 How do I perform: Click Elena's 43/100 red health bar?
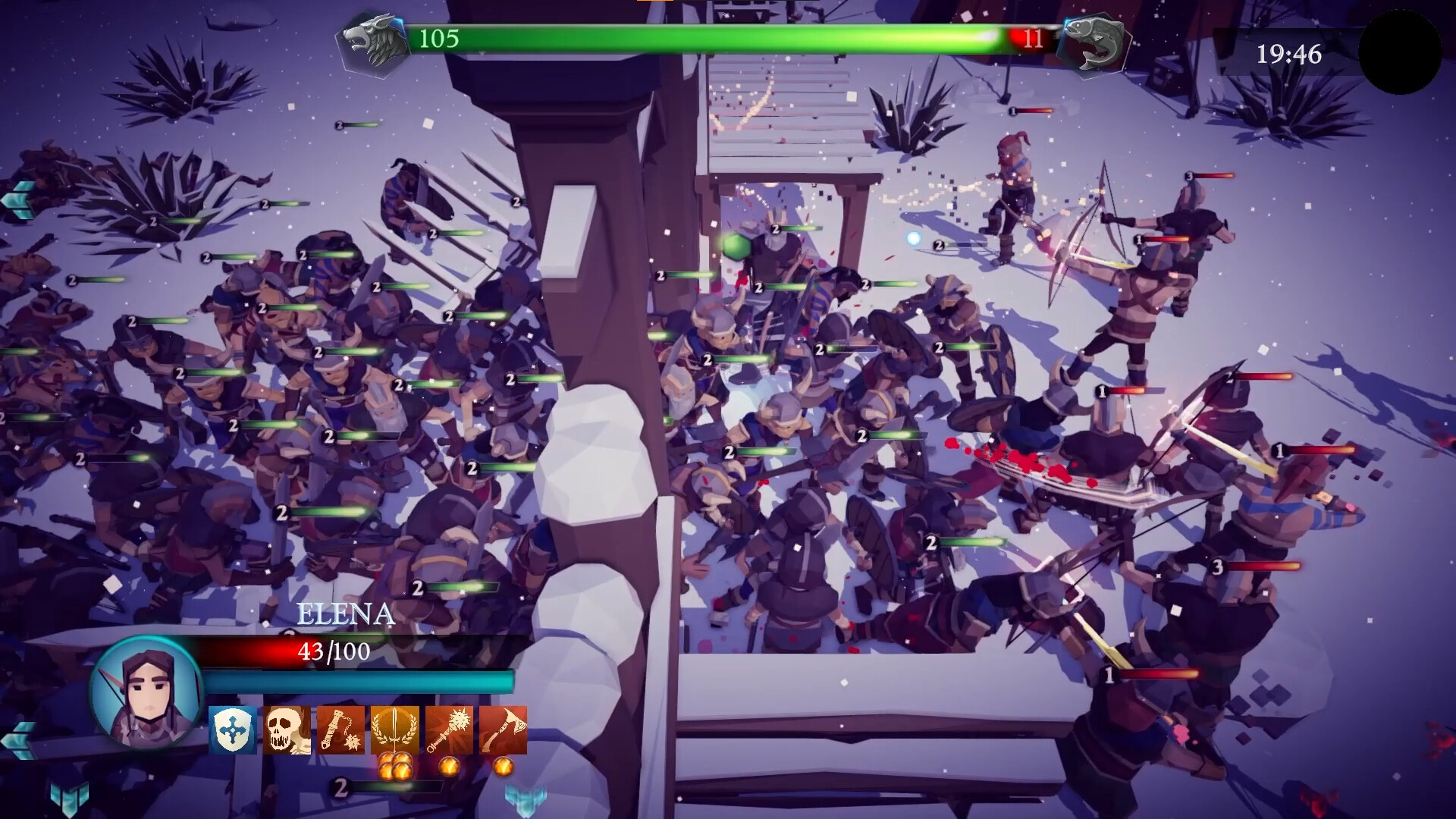[x=334, y=652]
